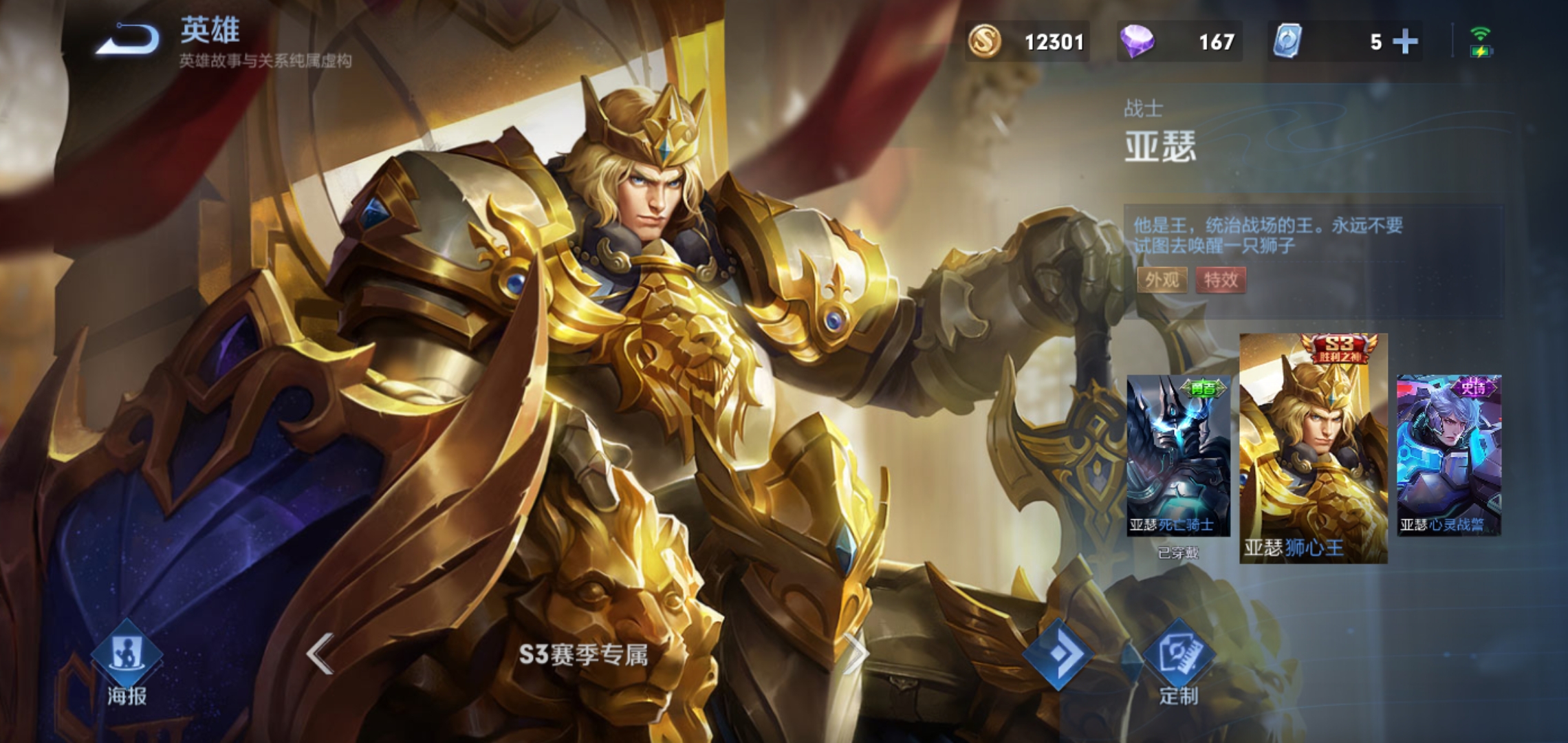Tap the Wi-Fi signal status icon
1568x743 pixels.
click(1480, 32)
